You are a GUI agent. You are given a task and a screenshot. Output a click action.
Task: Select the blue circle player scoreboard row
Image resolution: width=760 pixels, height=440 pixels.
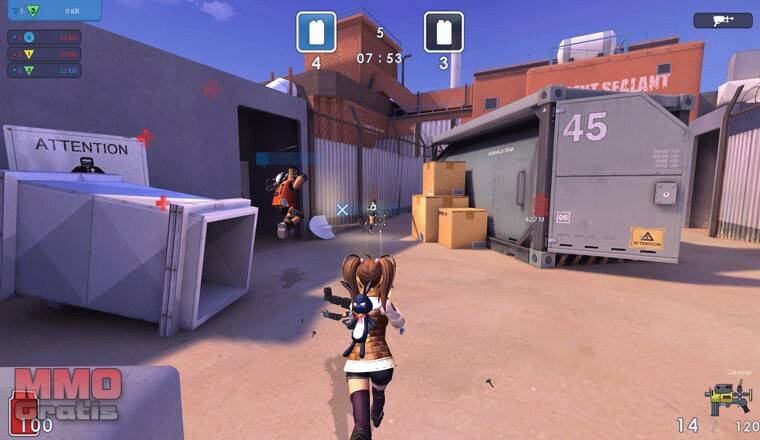click(44, 38)
